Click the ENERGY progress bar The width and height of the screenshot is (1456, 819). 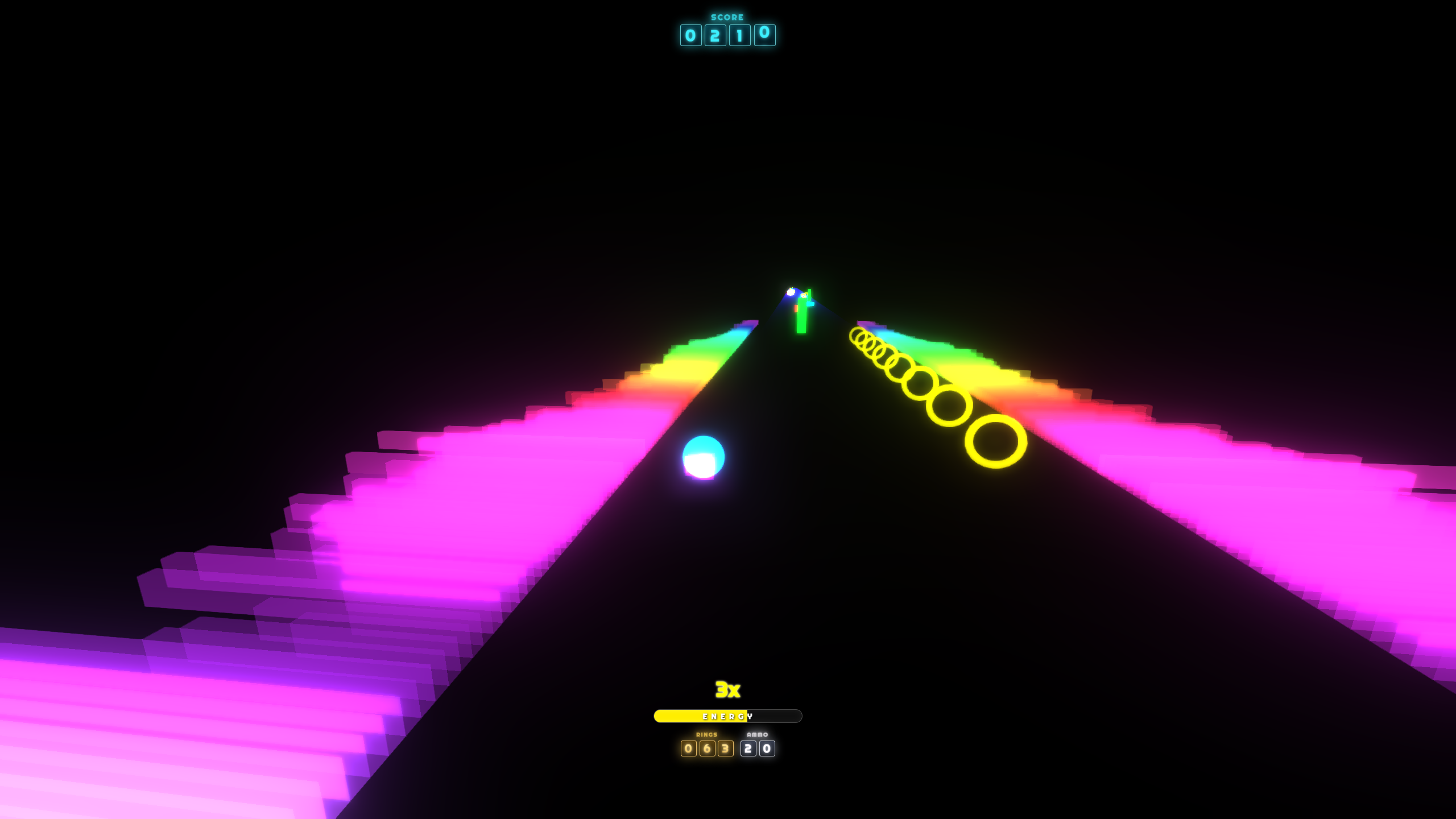727,715
